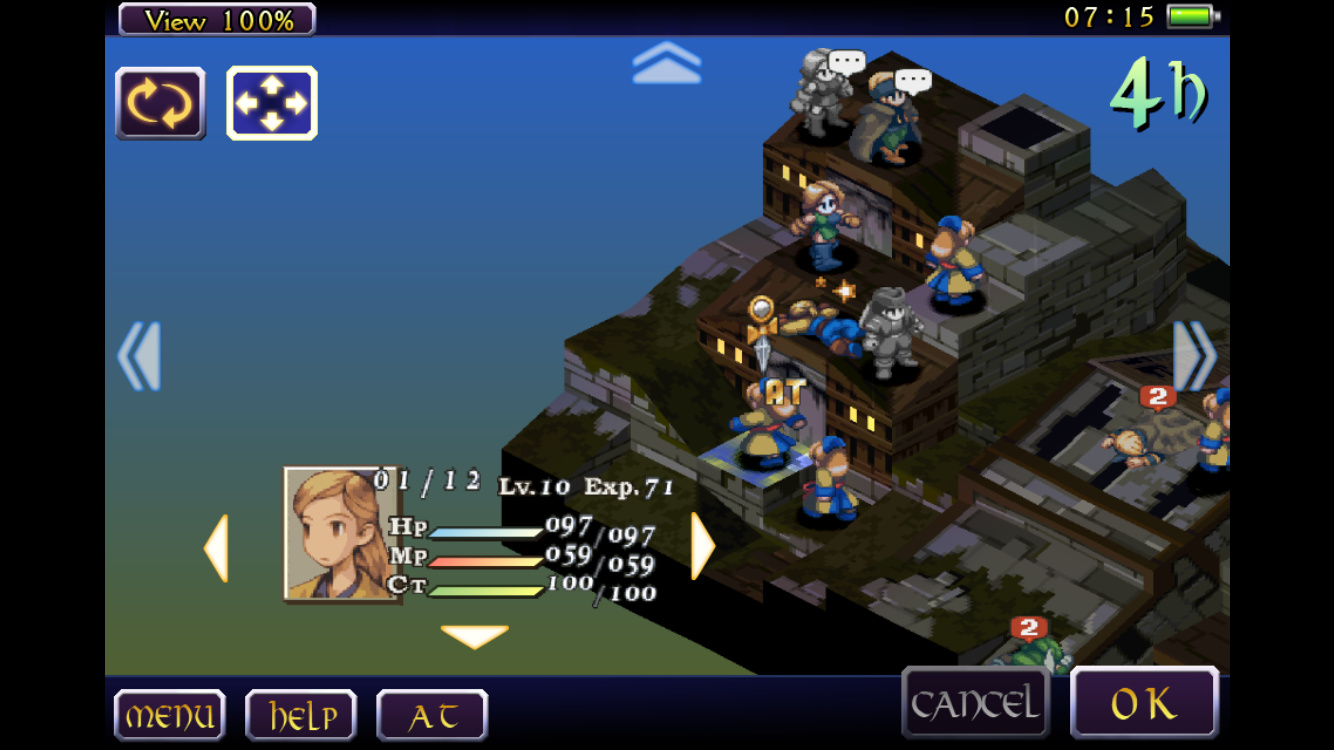Expand unit details with the down arrow
Image resolution: width=1334 pixels, height=750 pixels.
click(x=474, y=636)
